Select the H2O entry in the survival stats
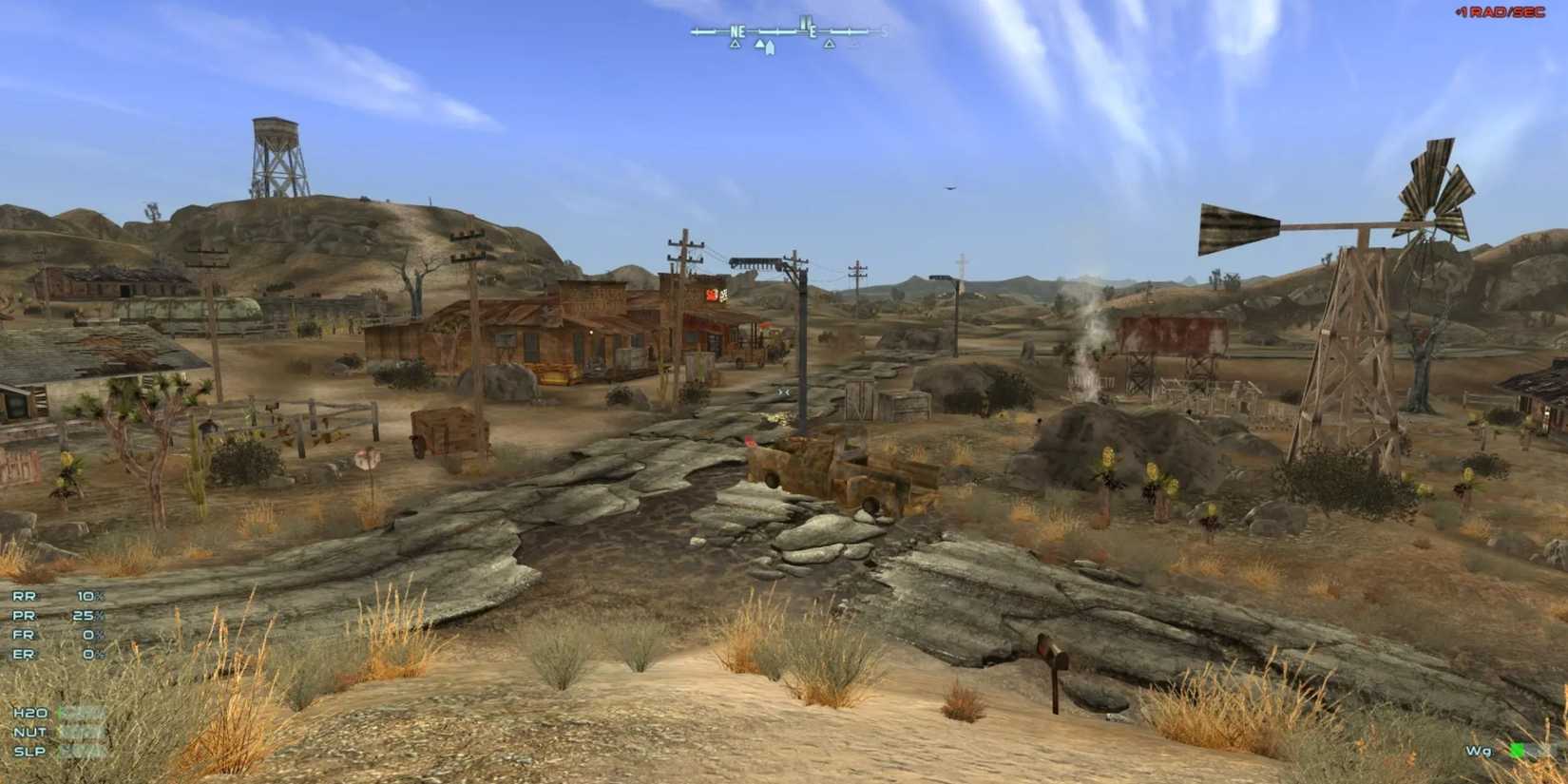1568x784 pixels. pos(29,713)
